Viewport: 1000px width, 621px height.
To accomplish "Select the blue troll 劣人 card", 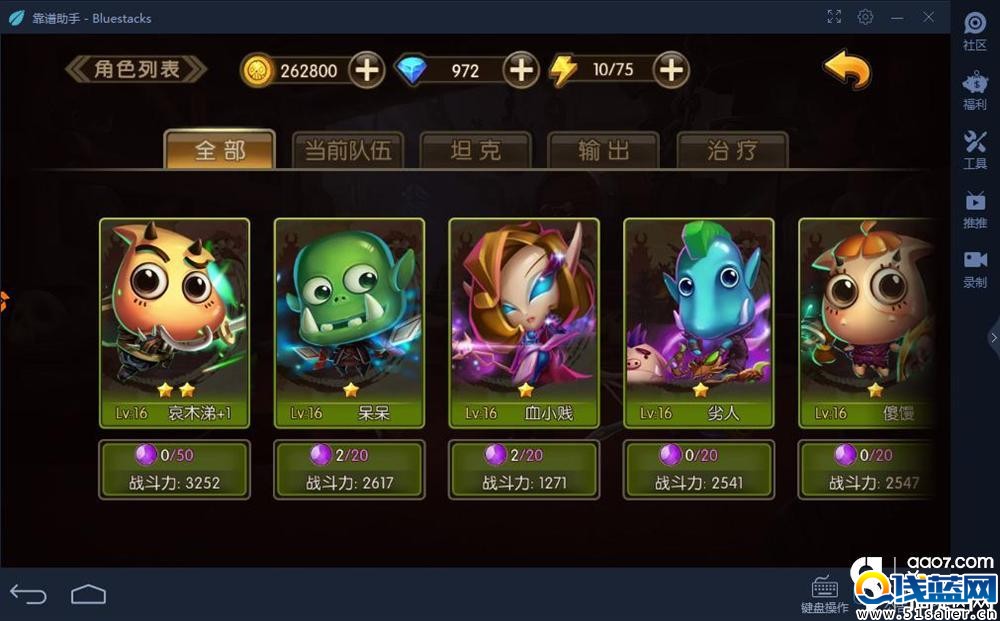I will [x=699, y=322].
